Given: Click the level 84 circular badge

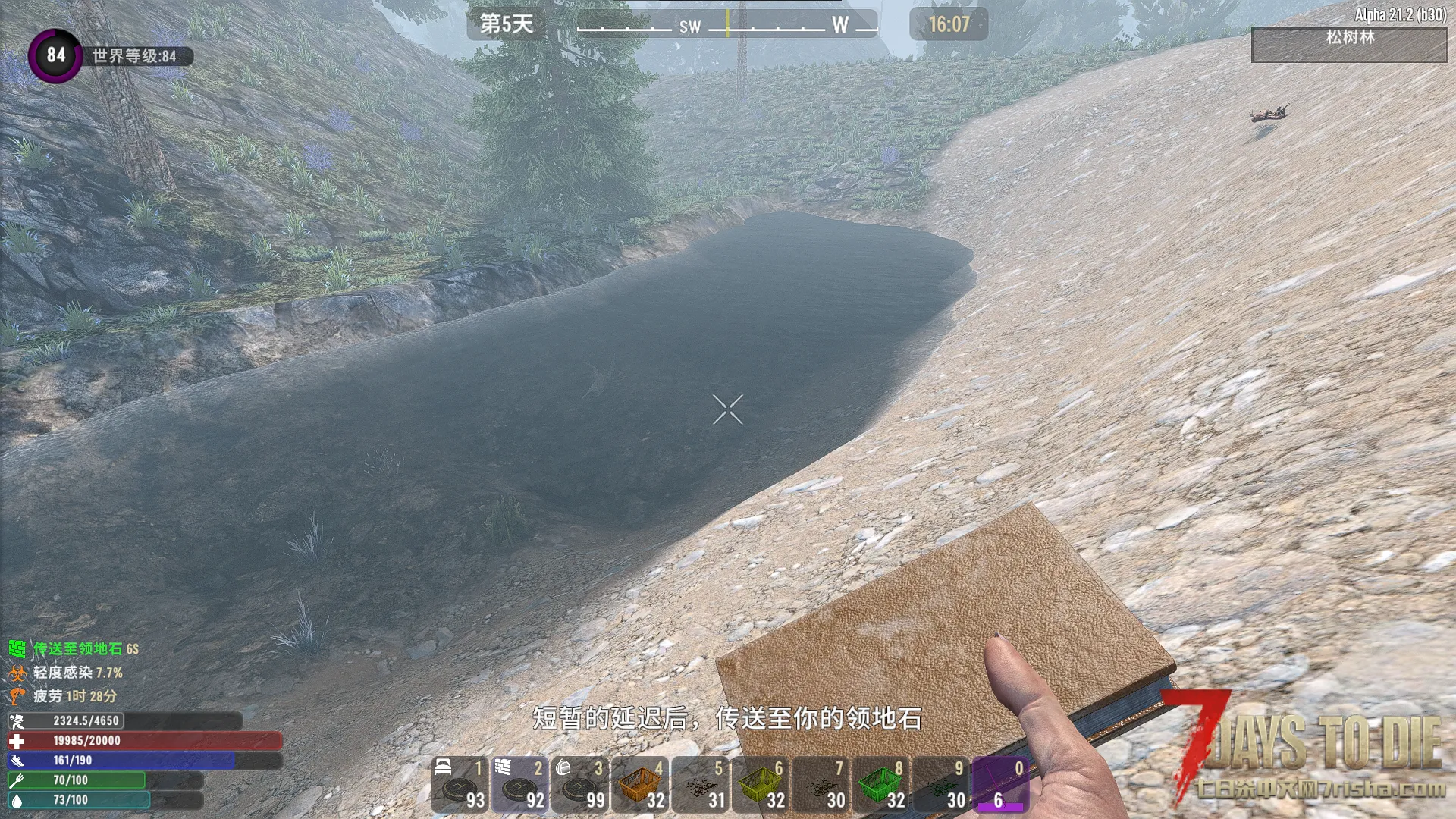Looking at the screenshot, I should click(x=55, y=55).
